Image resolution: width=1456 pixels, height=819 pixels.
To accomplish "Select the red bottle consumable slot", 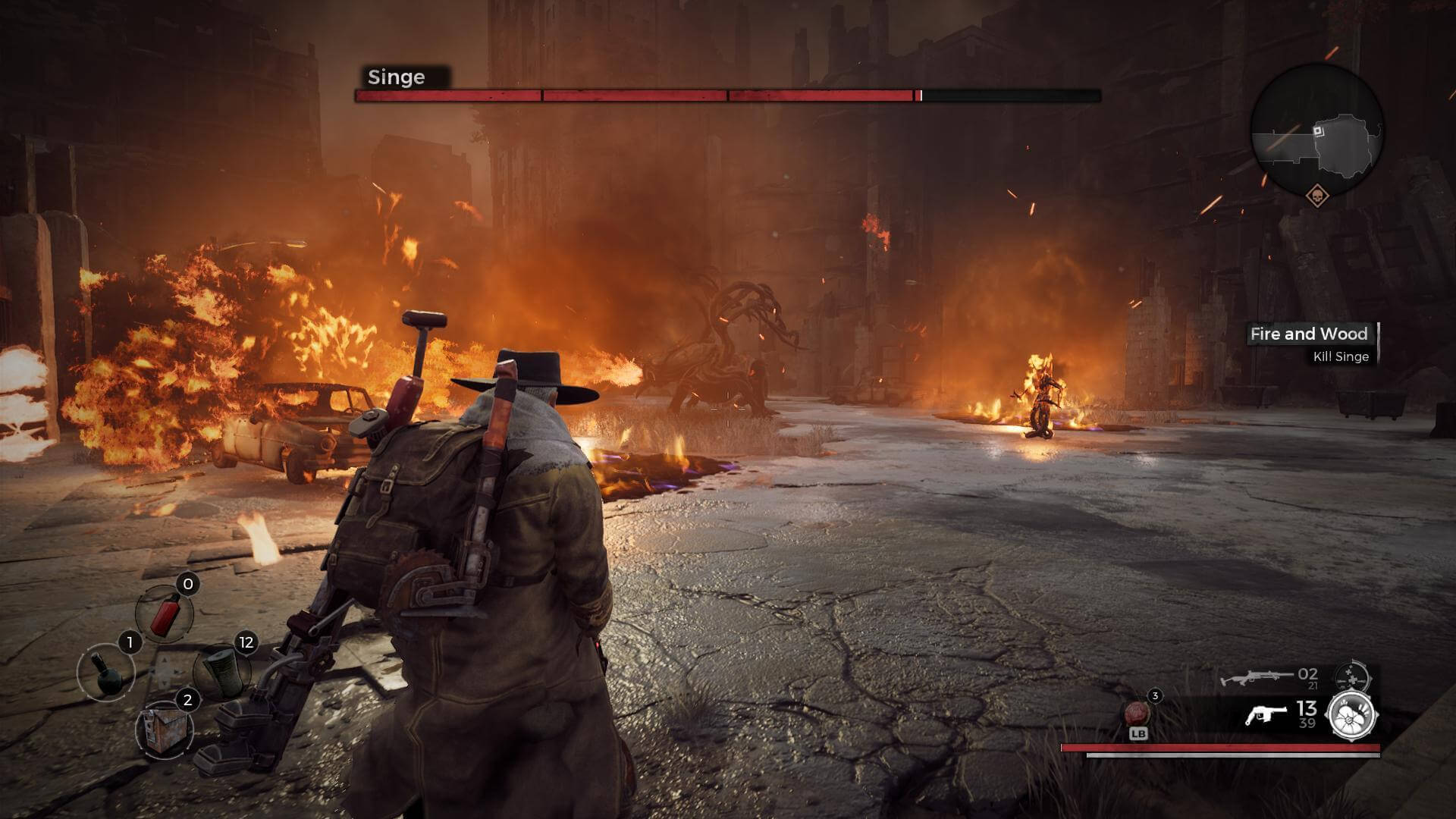I will point(165,613).
